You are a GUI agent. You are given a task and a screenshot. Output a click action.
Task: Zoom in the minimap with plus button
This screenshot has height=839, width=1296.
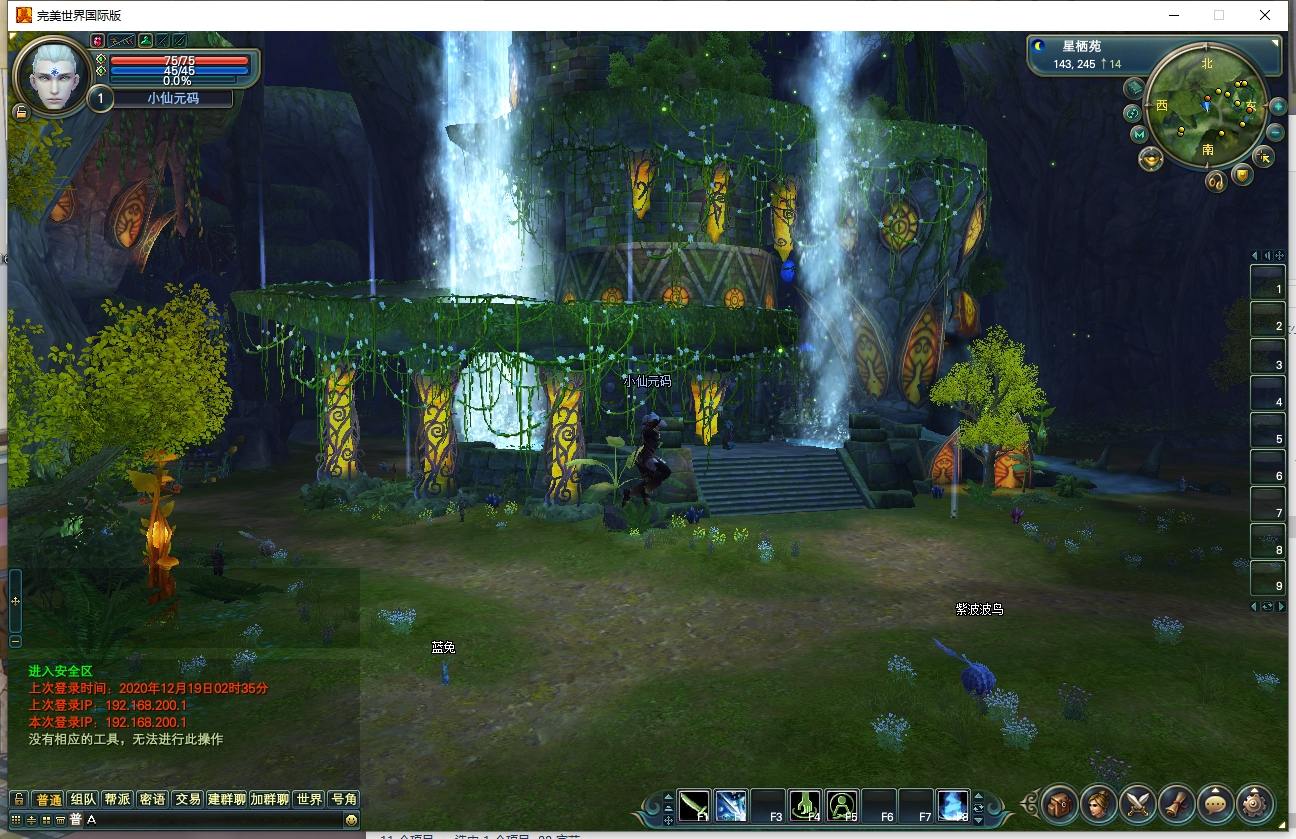pos(1277,106)
